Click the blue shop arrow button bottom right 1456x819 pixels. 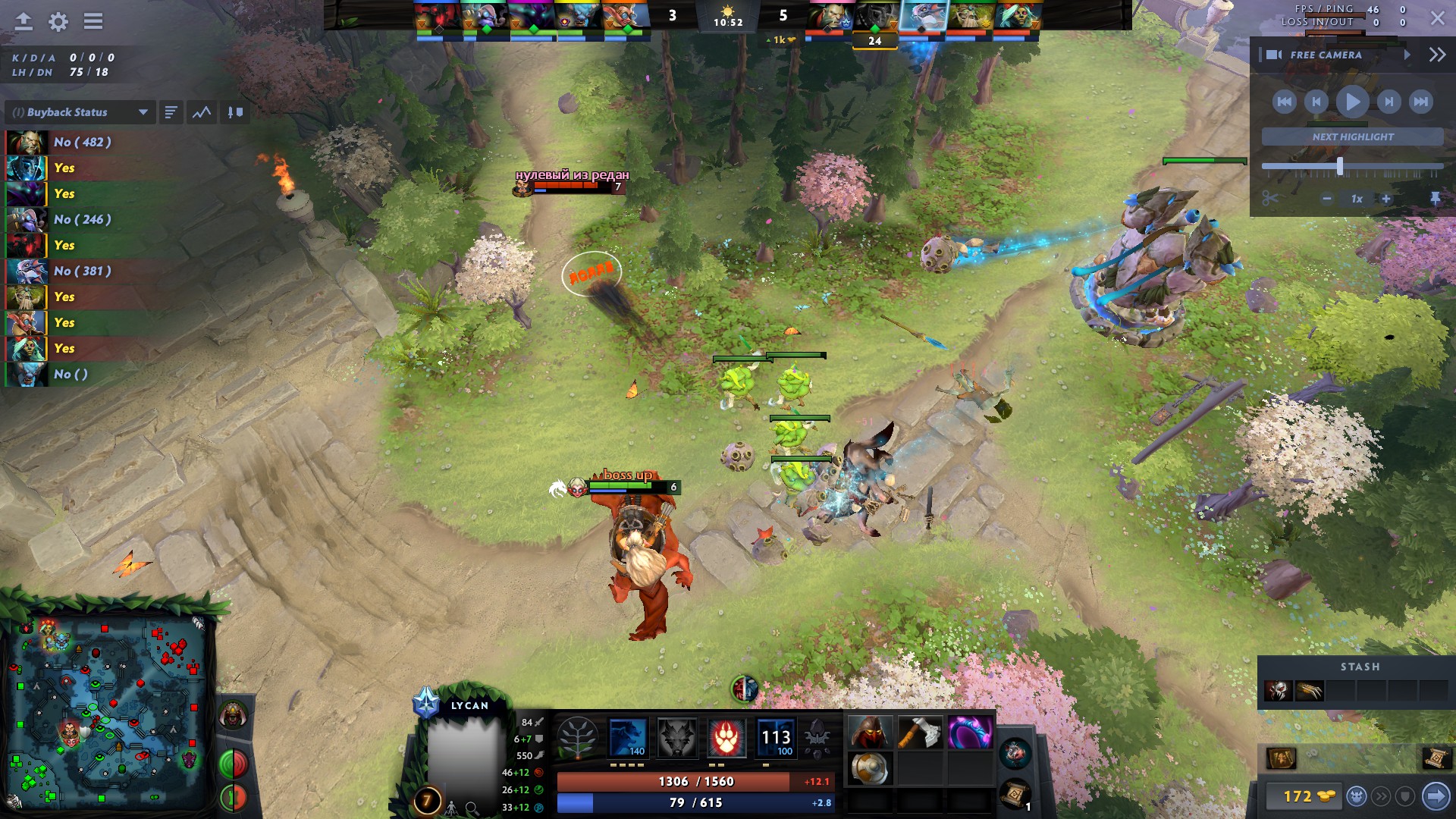[x=1438, y=797]
